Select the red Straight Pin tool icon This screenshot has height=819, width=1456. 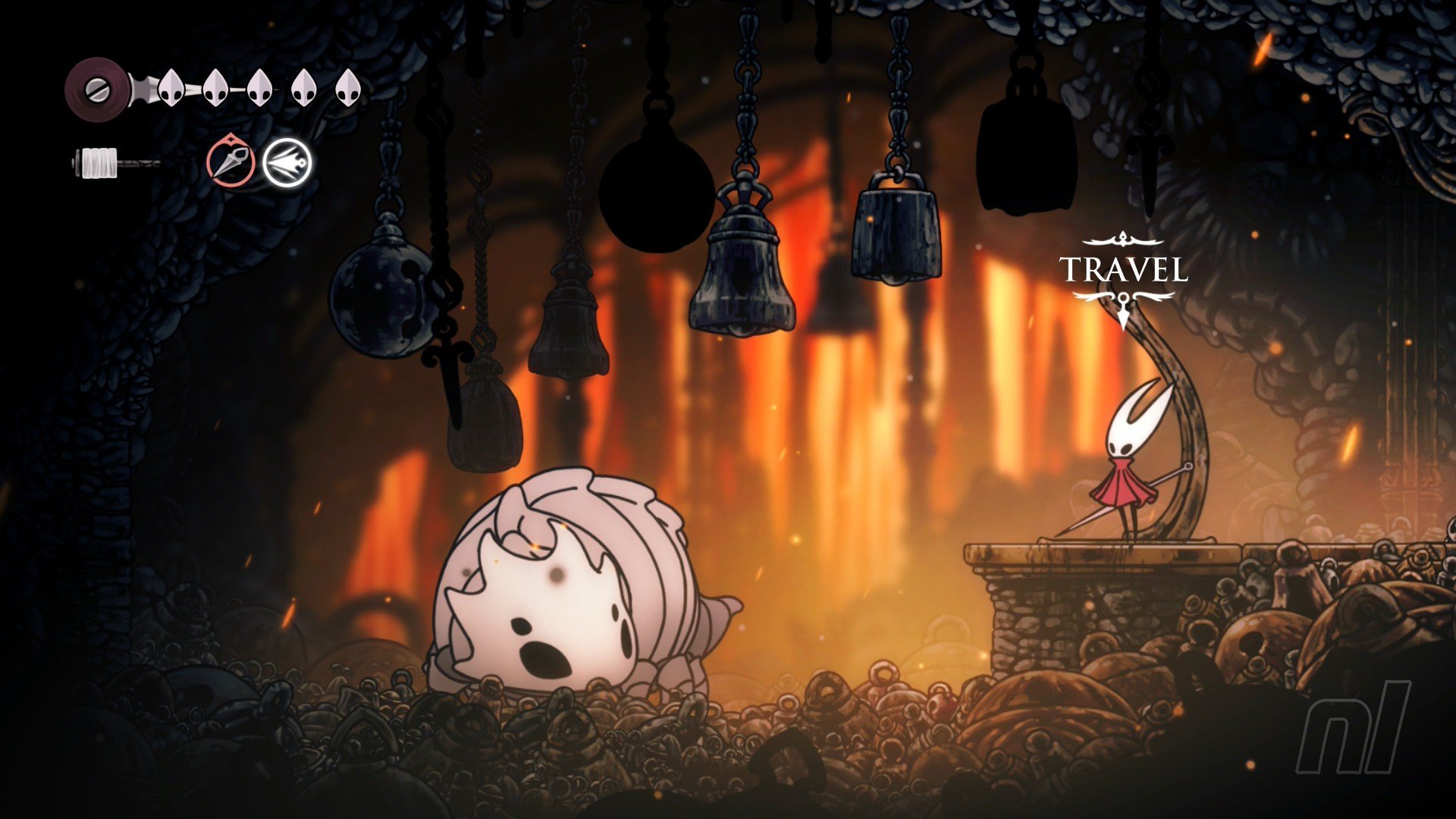pos(230,160)
